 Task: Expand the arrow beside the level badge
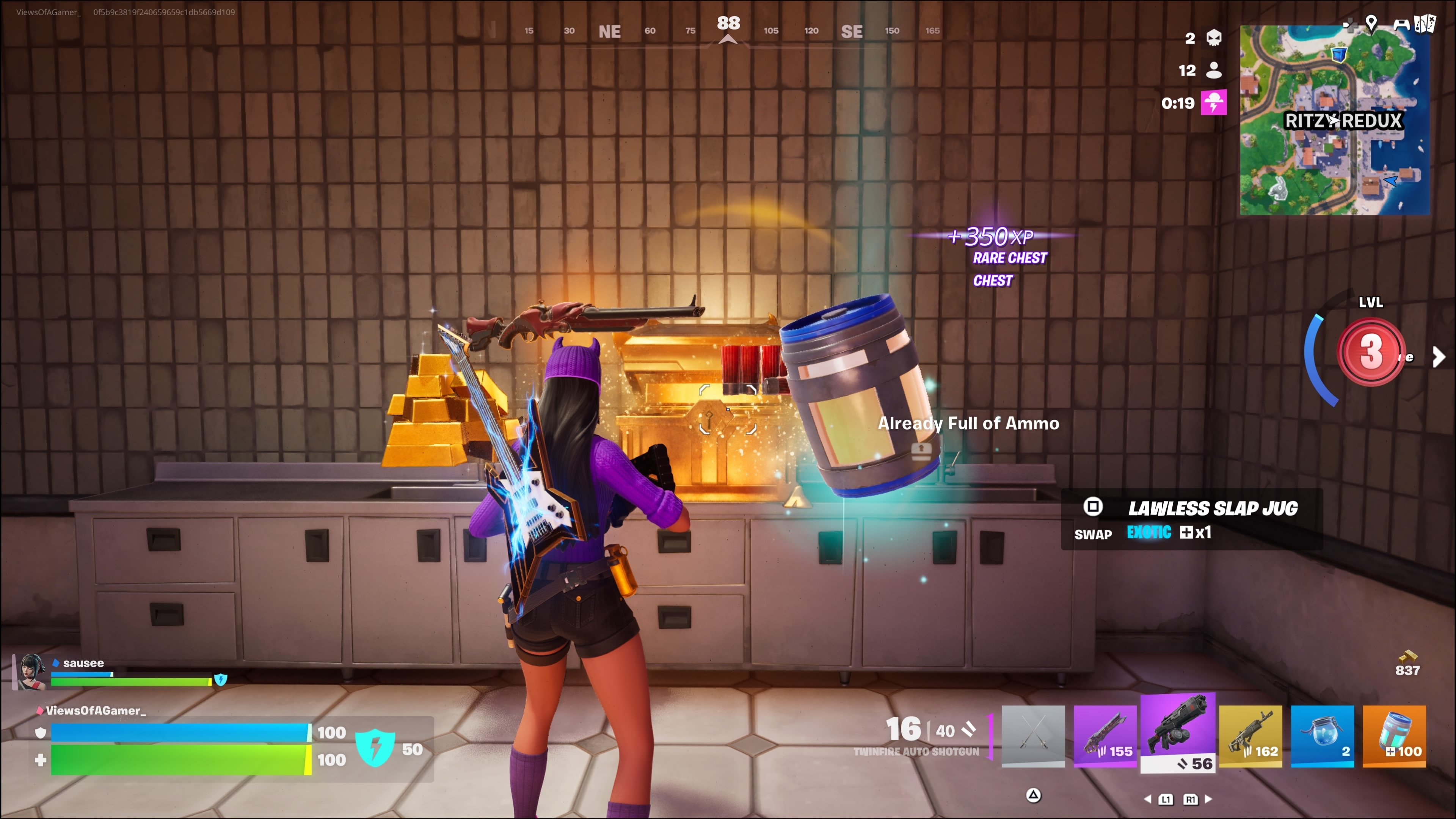coord(1439,357)
